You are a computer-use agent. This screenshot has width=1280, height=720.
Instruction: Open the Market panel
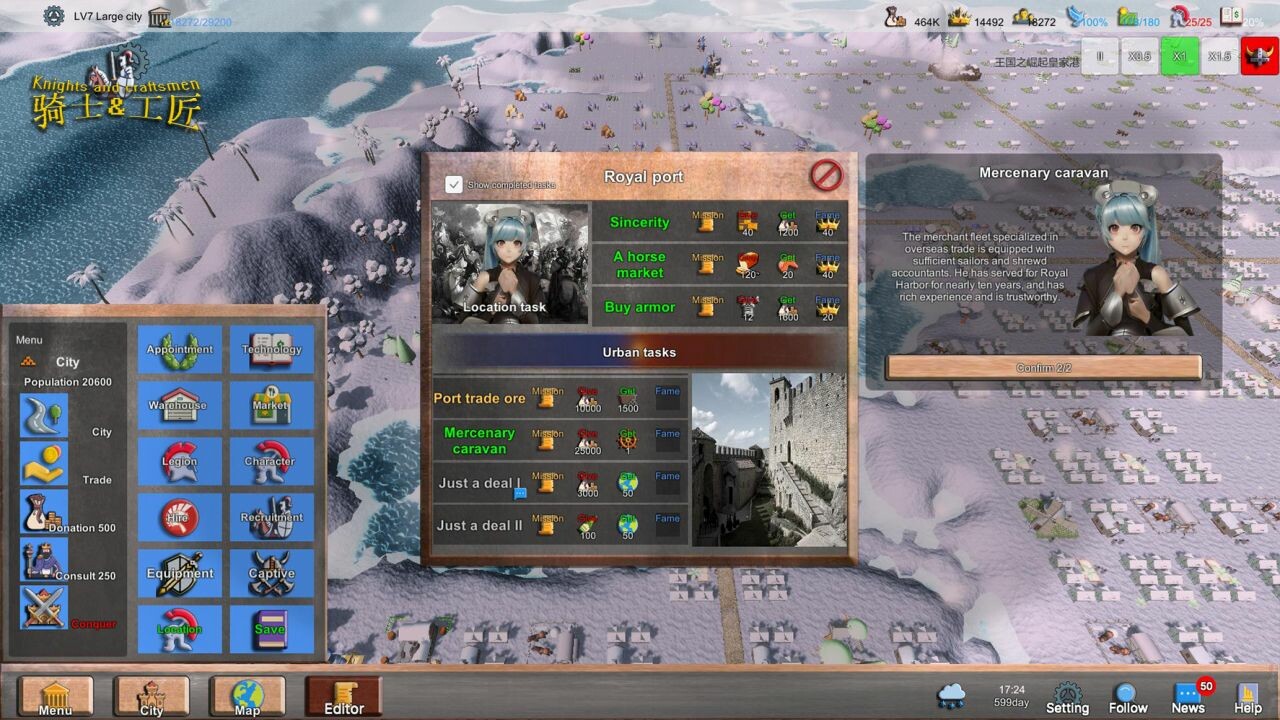click(x=271, y=405)
